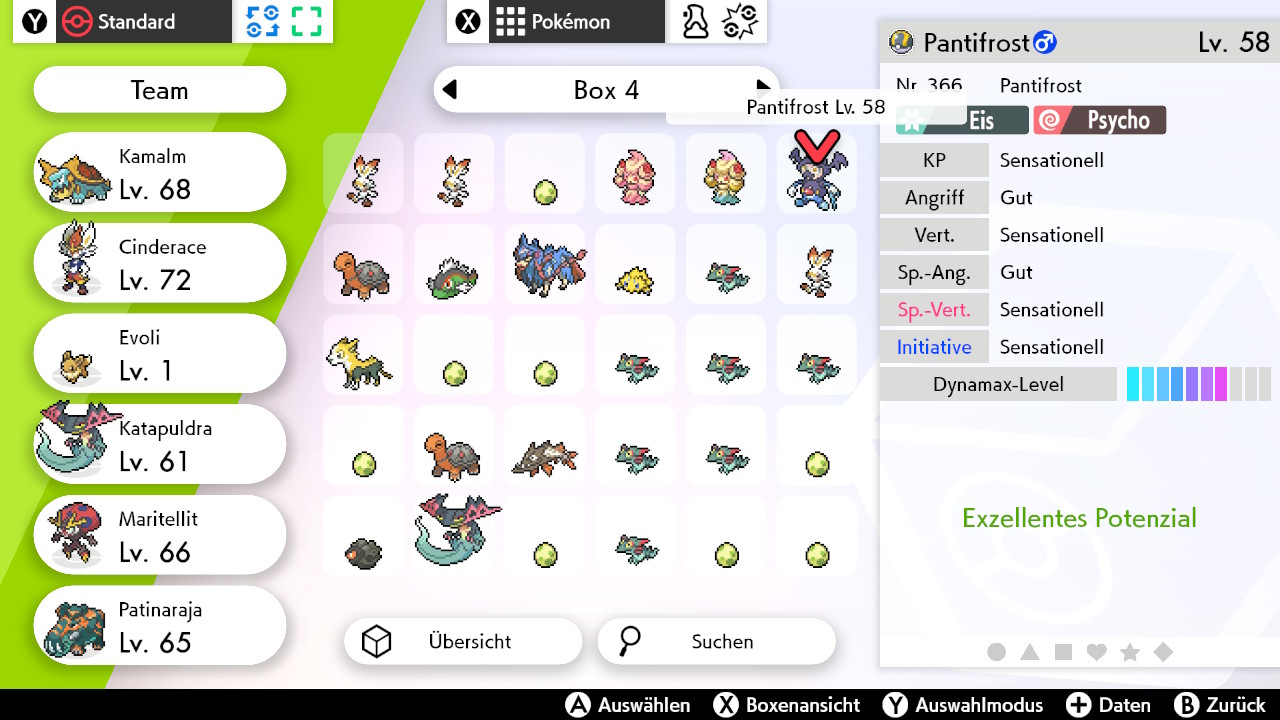Go to the next box with right arrow
The width and height of the screenshot is (1280, 720).
click(x=763, y=88)
